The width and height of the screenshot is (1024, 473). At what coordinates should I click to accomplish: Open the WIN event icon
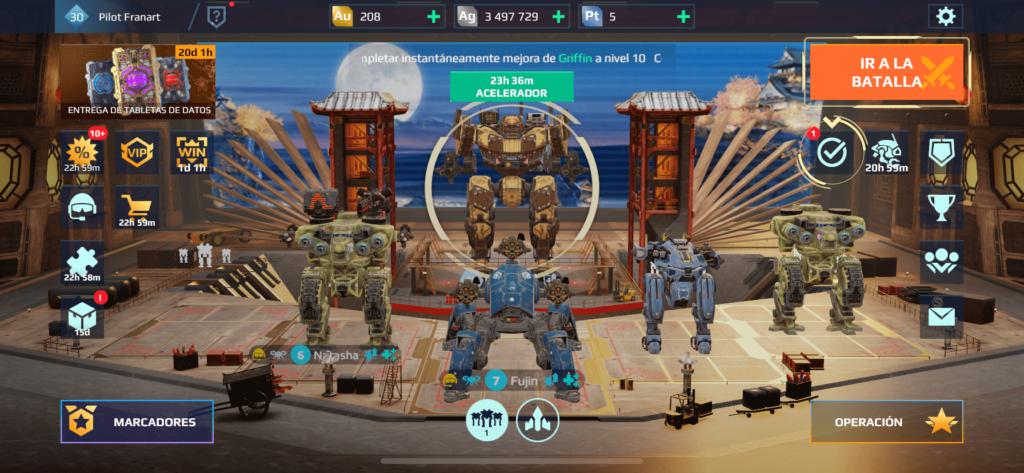pyautogui.click(x=191, y=154)
